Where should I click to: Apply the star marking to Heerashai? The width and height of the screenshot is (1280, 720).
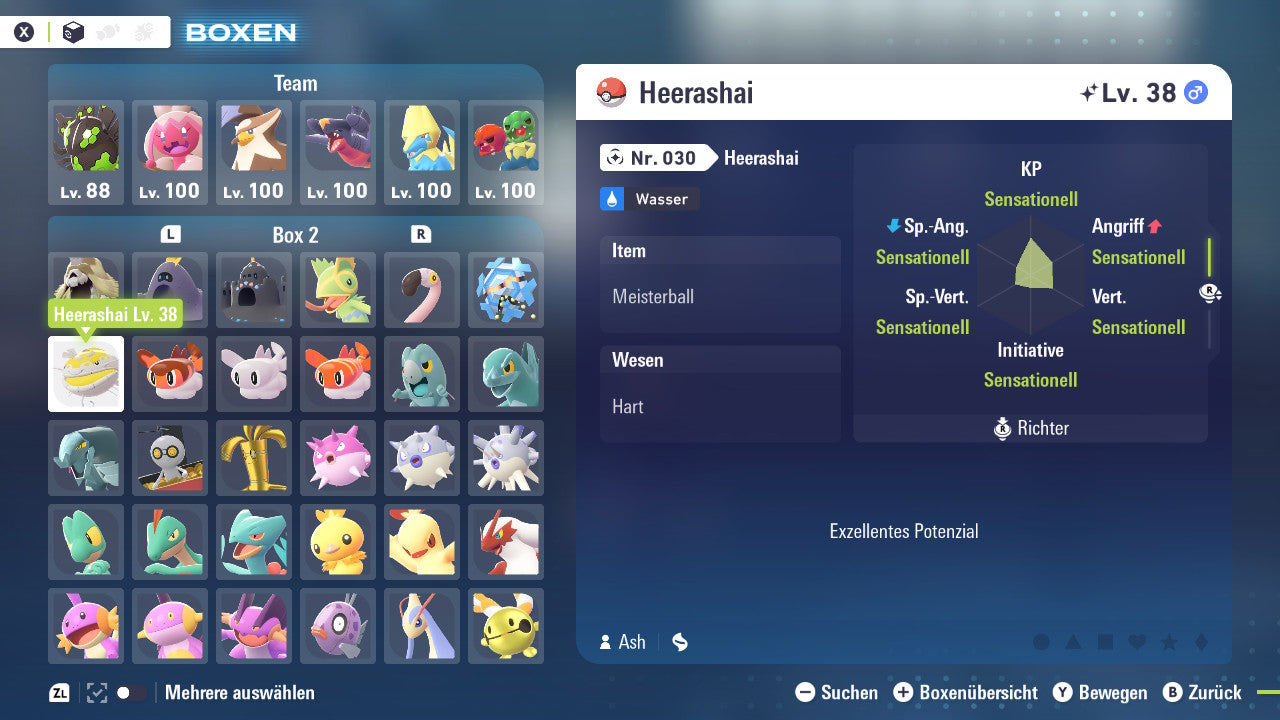click(x=1169, y=642)
